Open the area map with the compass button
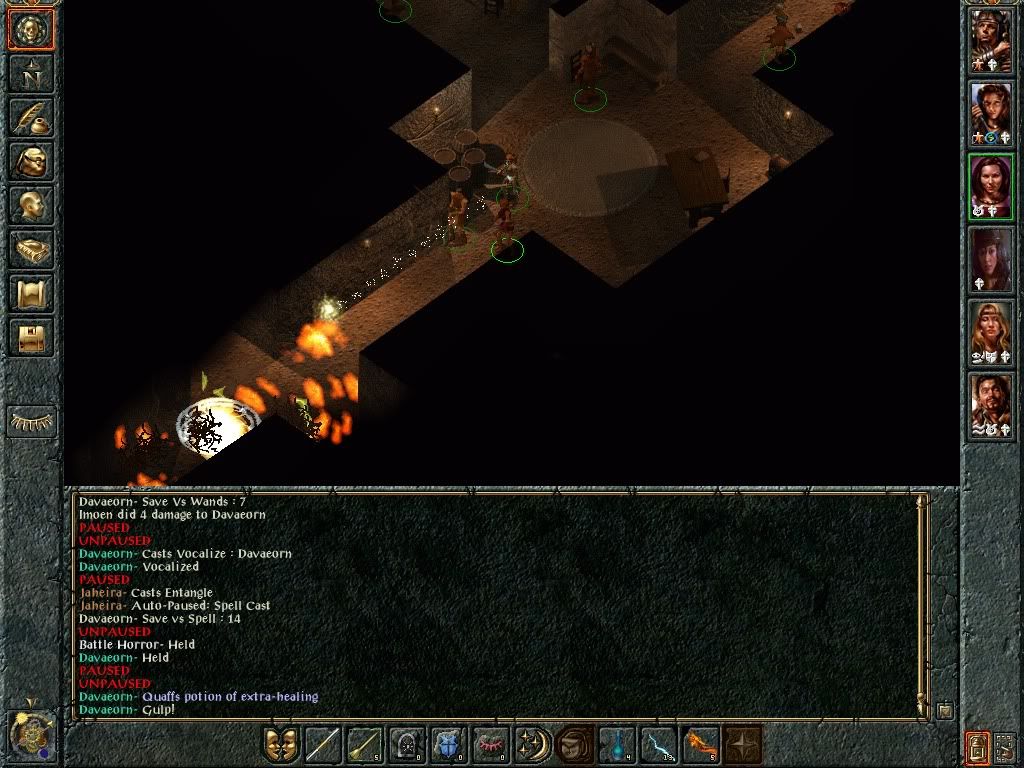Viewport: 1024px width, 768px height. tap(31, 73)
